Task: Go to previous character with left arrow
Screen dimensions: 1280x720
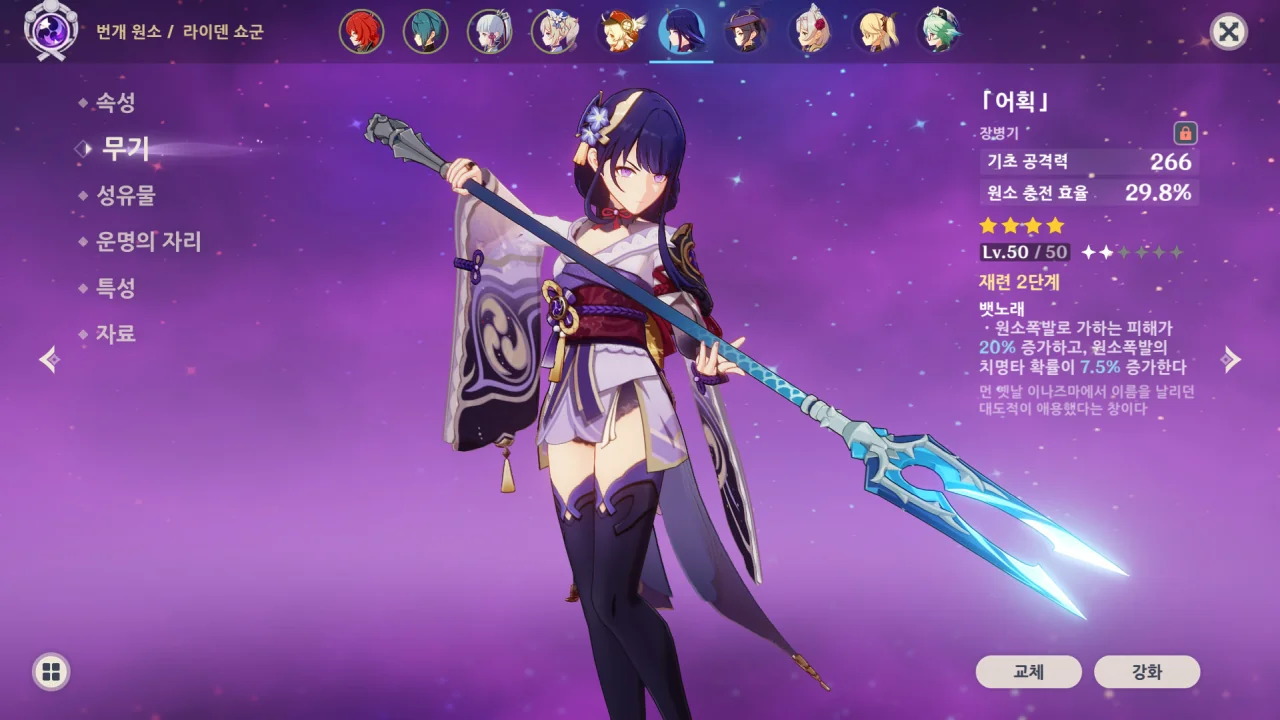Action: click(49, 360)
